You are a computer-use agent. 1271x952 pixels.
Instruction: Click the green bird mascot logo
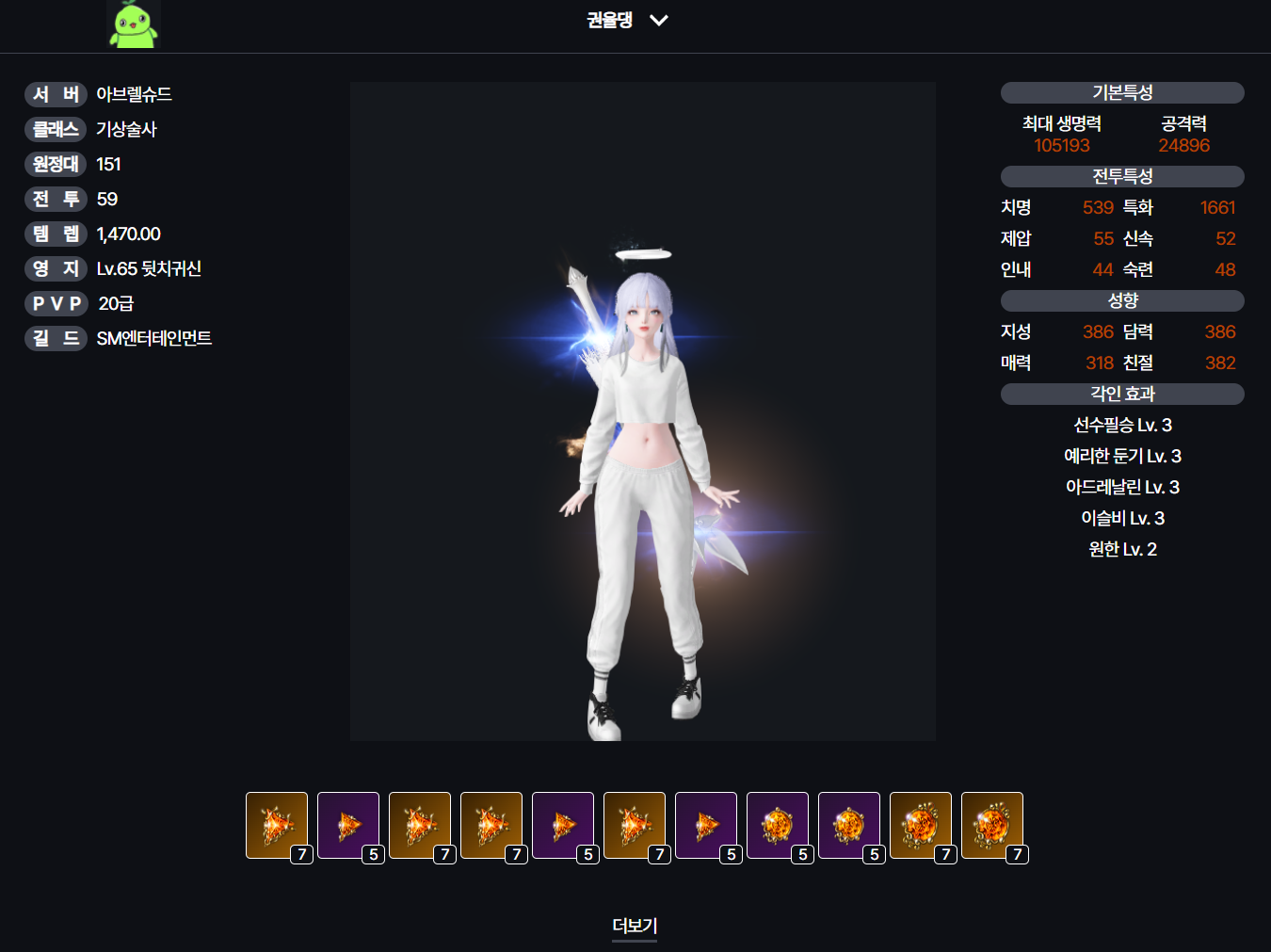(x=133, y=25)
